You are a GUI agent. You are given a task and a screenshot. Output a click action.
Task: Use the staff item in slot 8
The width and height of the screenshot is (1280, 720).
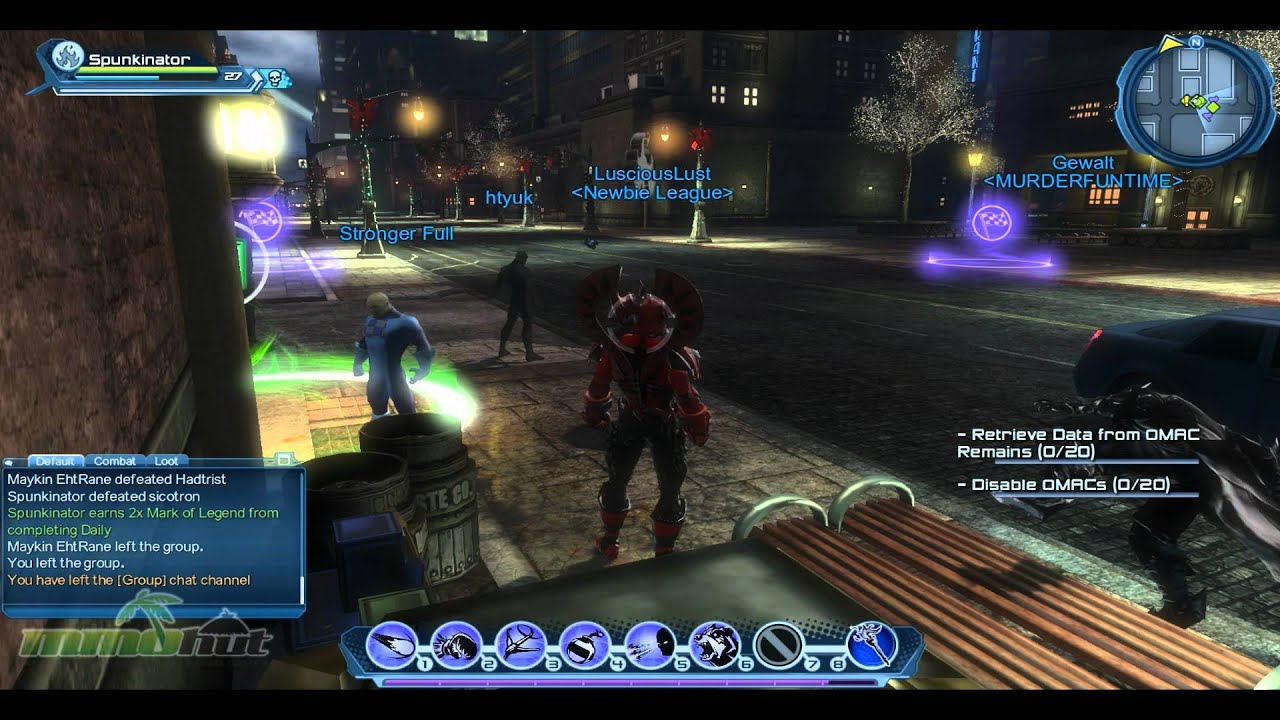click(x=869, y=645)
